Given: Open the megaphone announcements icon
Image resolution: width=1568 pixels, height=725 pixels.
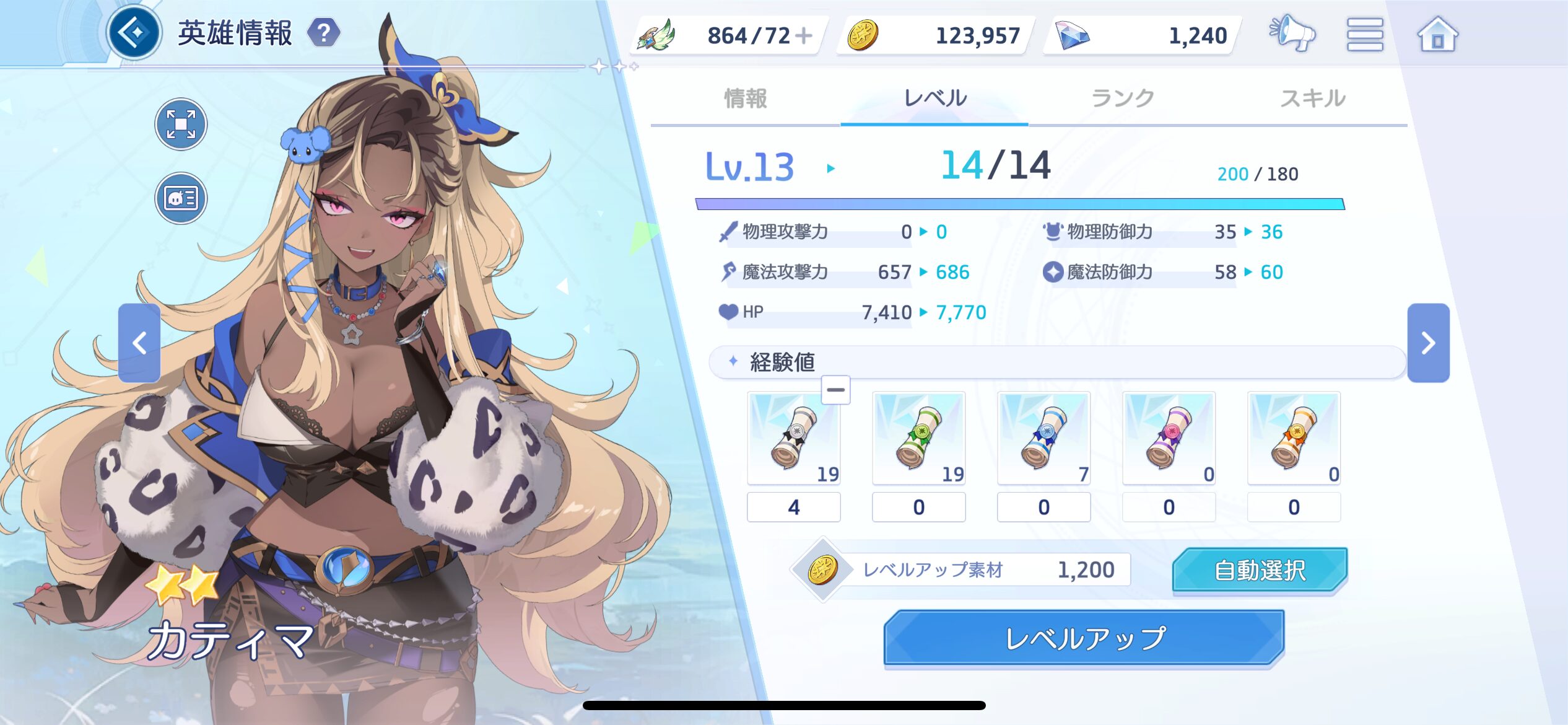Looking at the screenshot, I should point(1292,34).
